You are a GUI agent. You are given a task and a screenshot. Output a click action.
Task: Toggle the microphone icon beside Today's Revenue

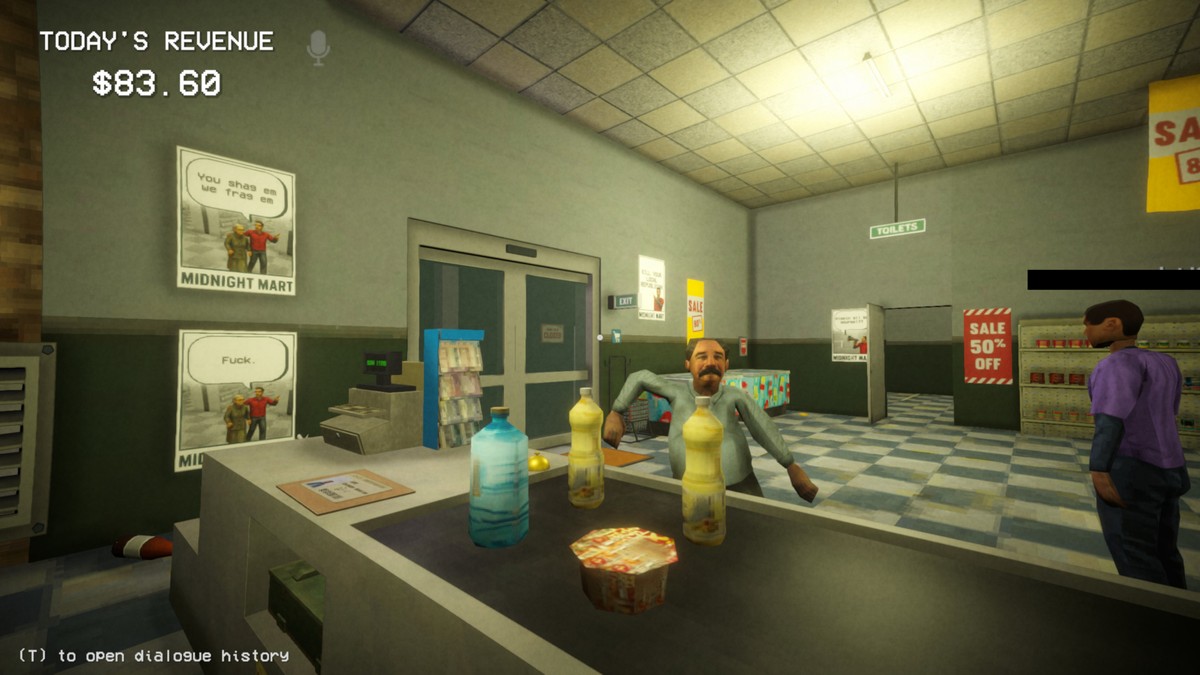click(x=318, y=46)
